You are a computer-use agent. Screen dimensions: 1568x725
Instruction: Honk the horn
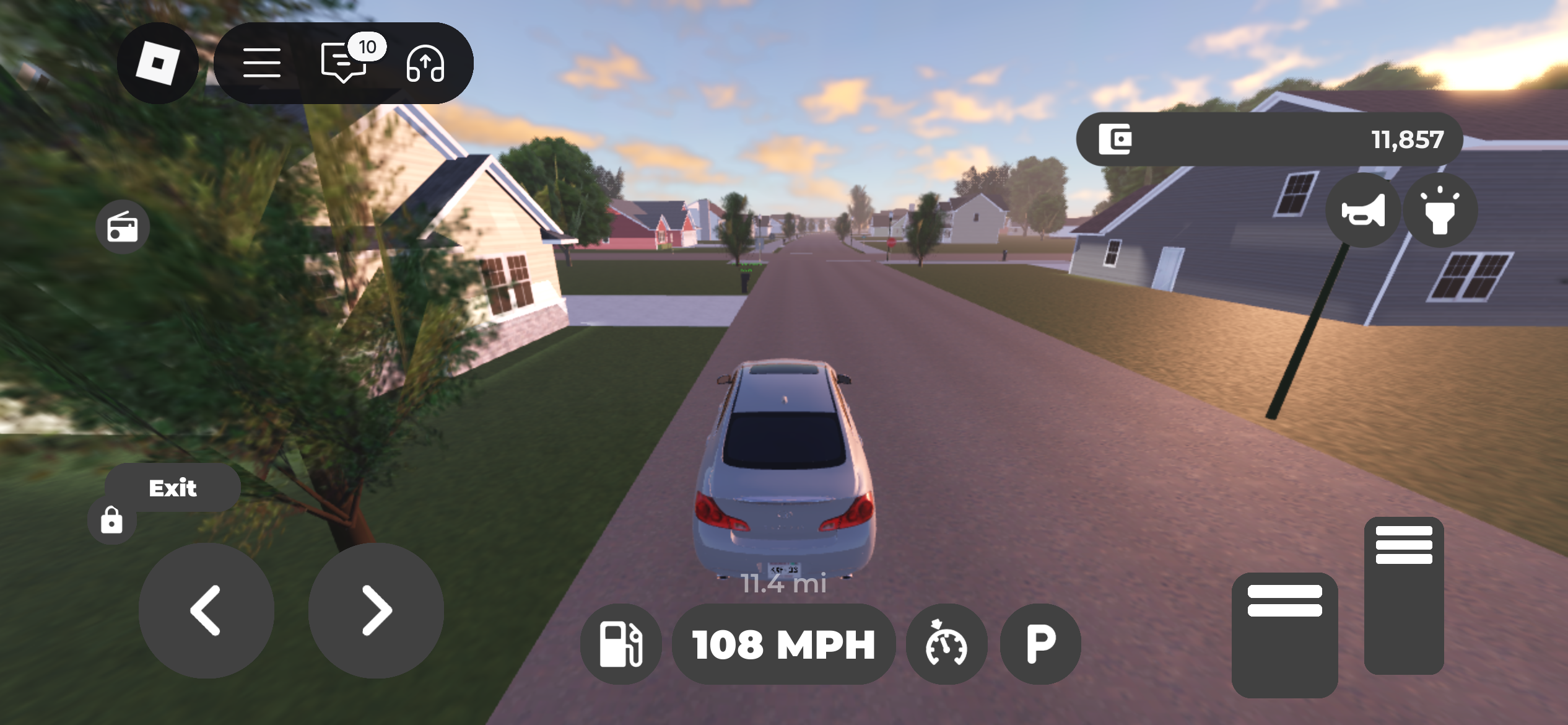coord(1363,211)
